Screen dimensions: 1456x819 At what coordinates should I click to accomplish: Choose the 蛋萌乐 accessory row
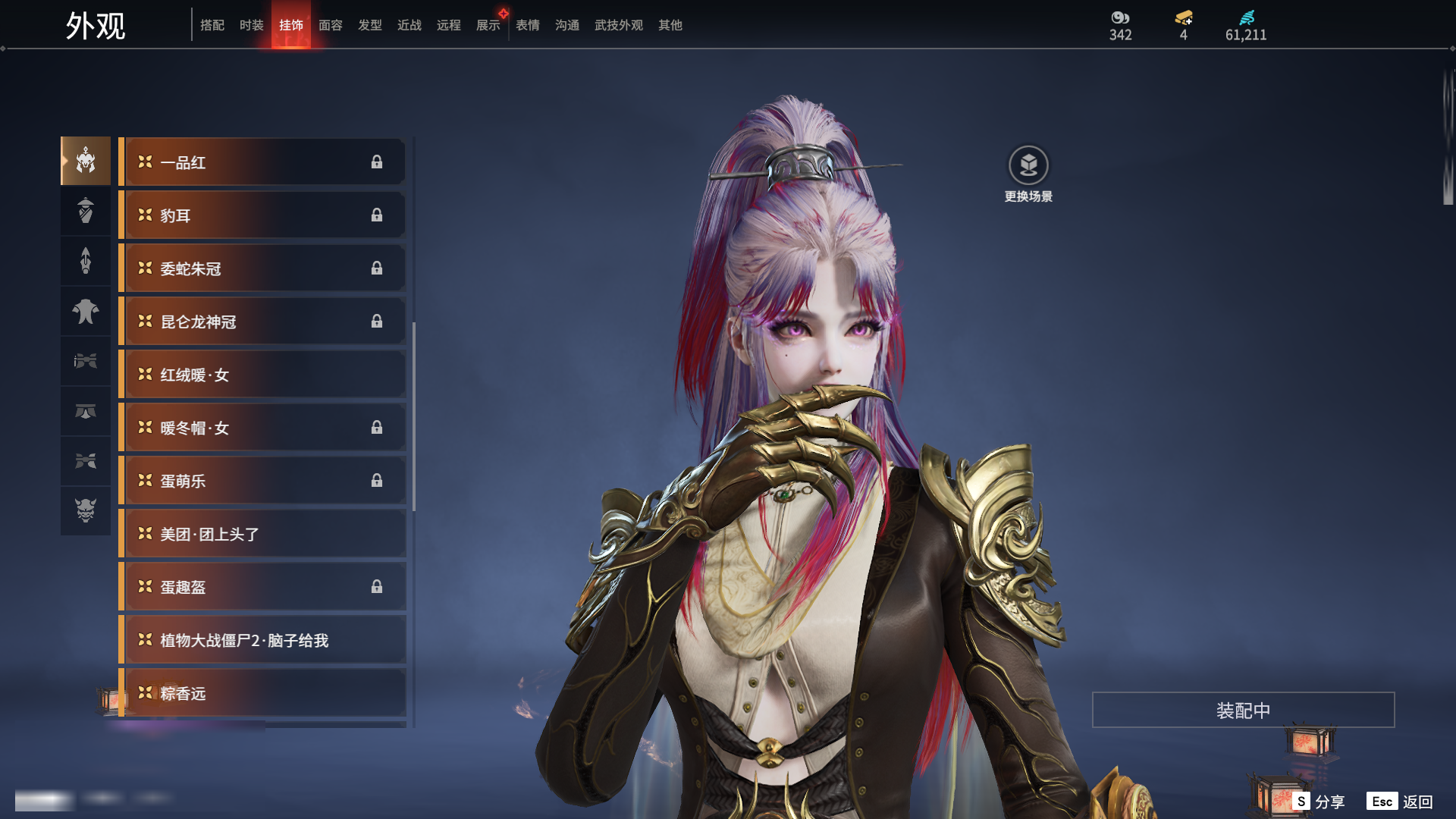pyautogui.click(x=262, y=481)
